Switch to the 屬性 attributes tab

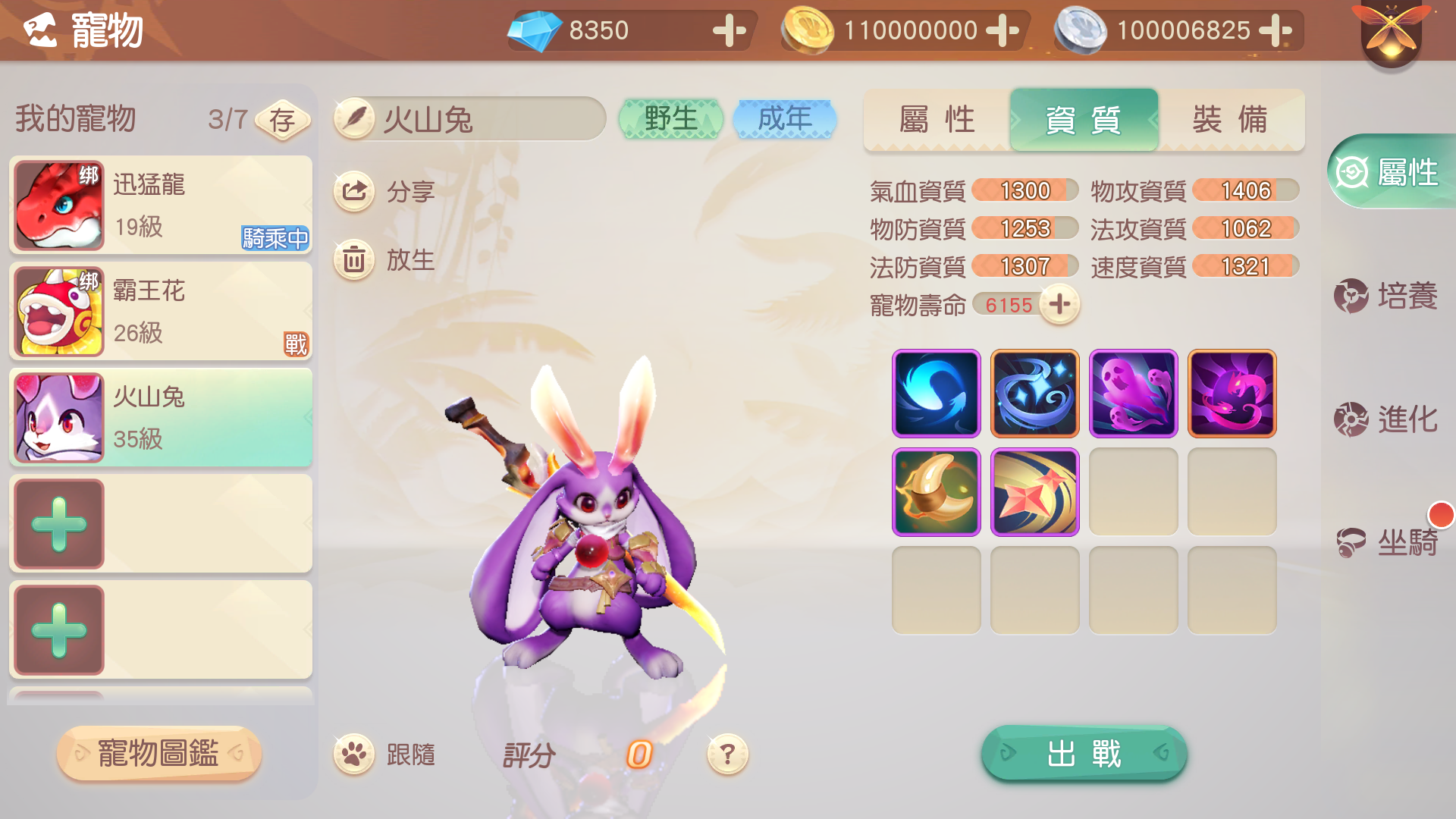[937, 120]
